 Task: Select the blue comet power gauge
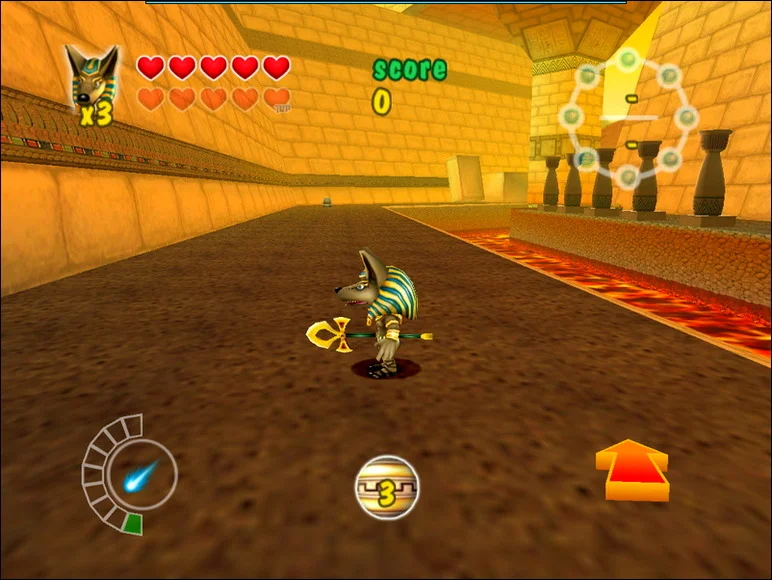coord(138,475)
